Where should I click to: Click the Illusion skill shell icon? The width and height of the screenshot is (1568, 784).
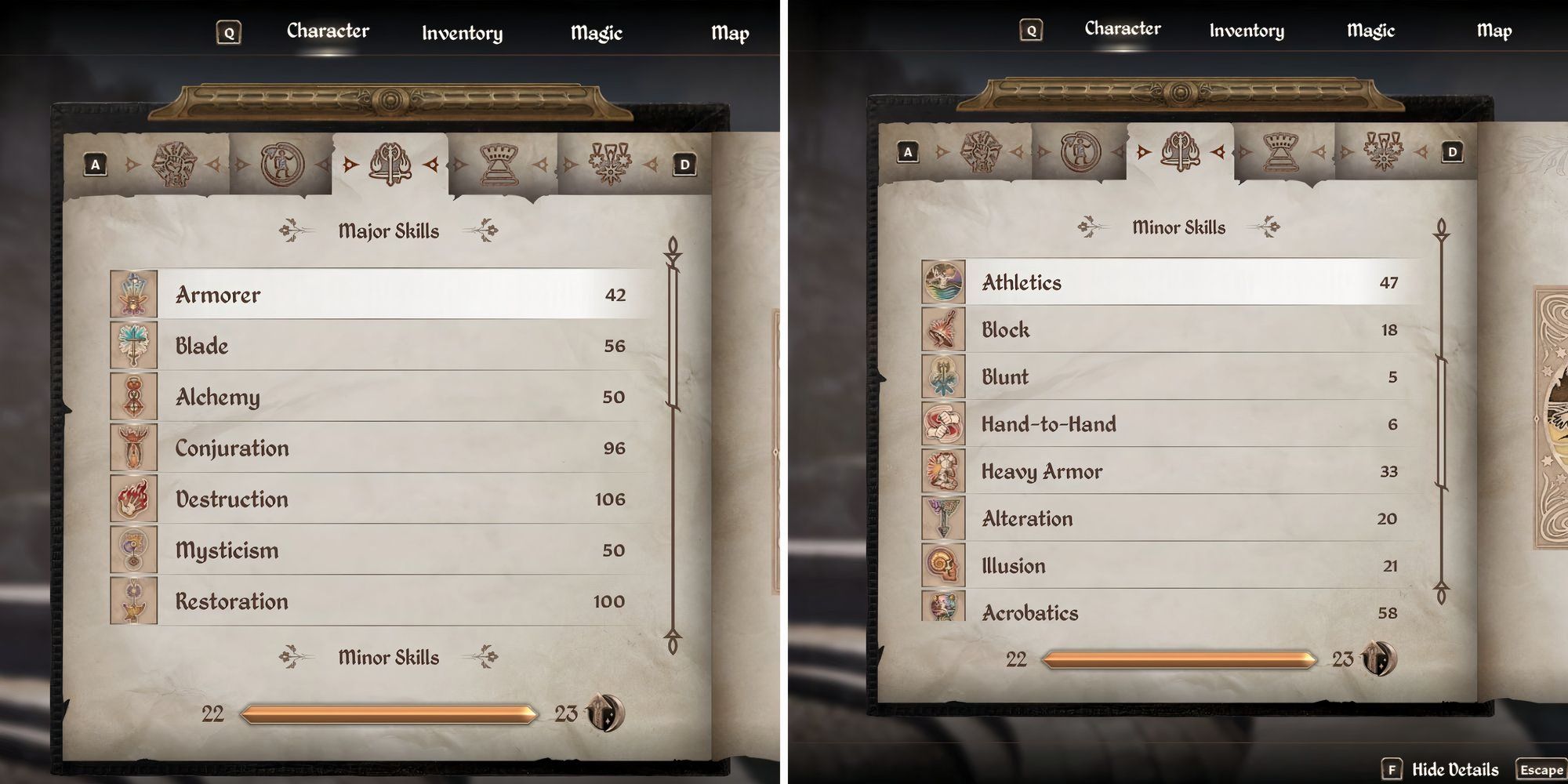point(945,565)
